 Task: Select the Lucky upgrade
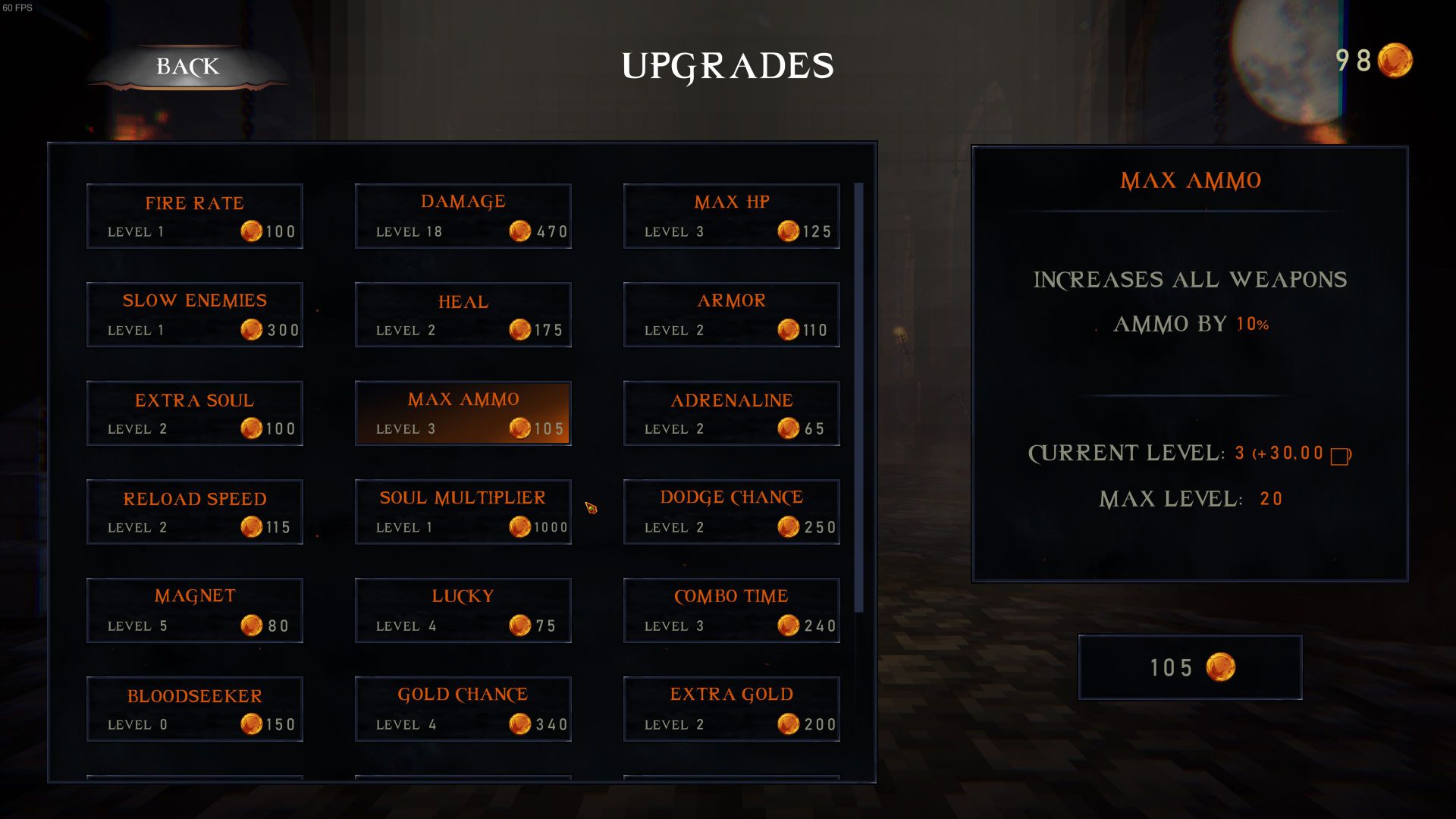pyautogui.click(x=463, y=610)
